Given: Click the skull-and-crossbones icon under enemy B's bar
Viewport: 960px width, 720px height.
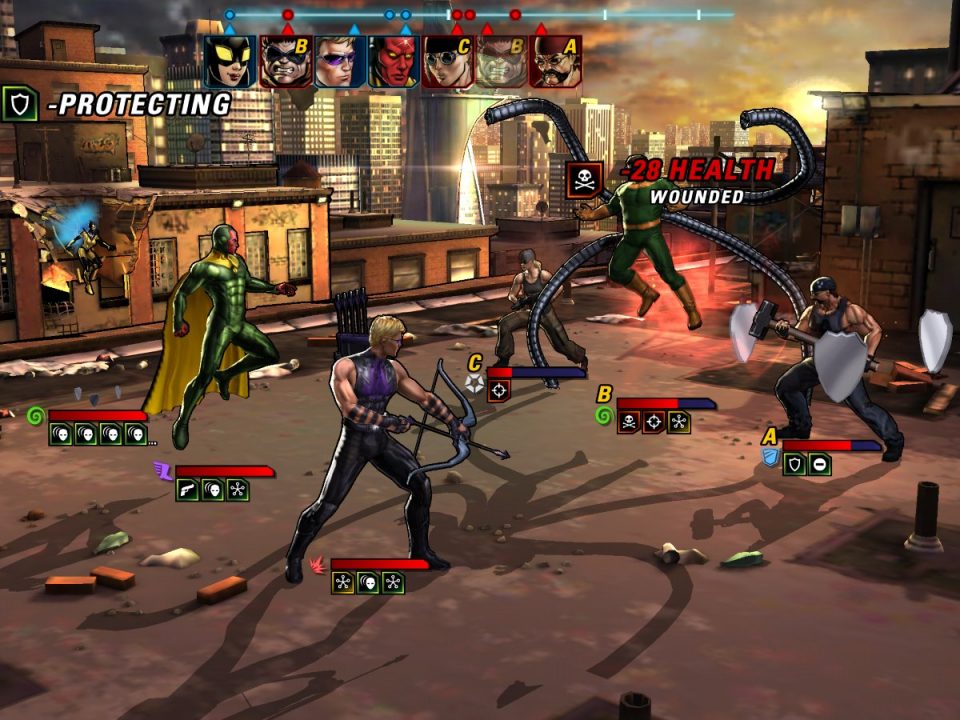Looking at the screenshot, I should coord(629,422).
